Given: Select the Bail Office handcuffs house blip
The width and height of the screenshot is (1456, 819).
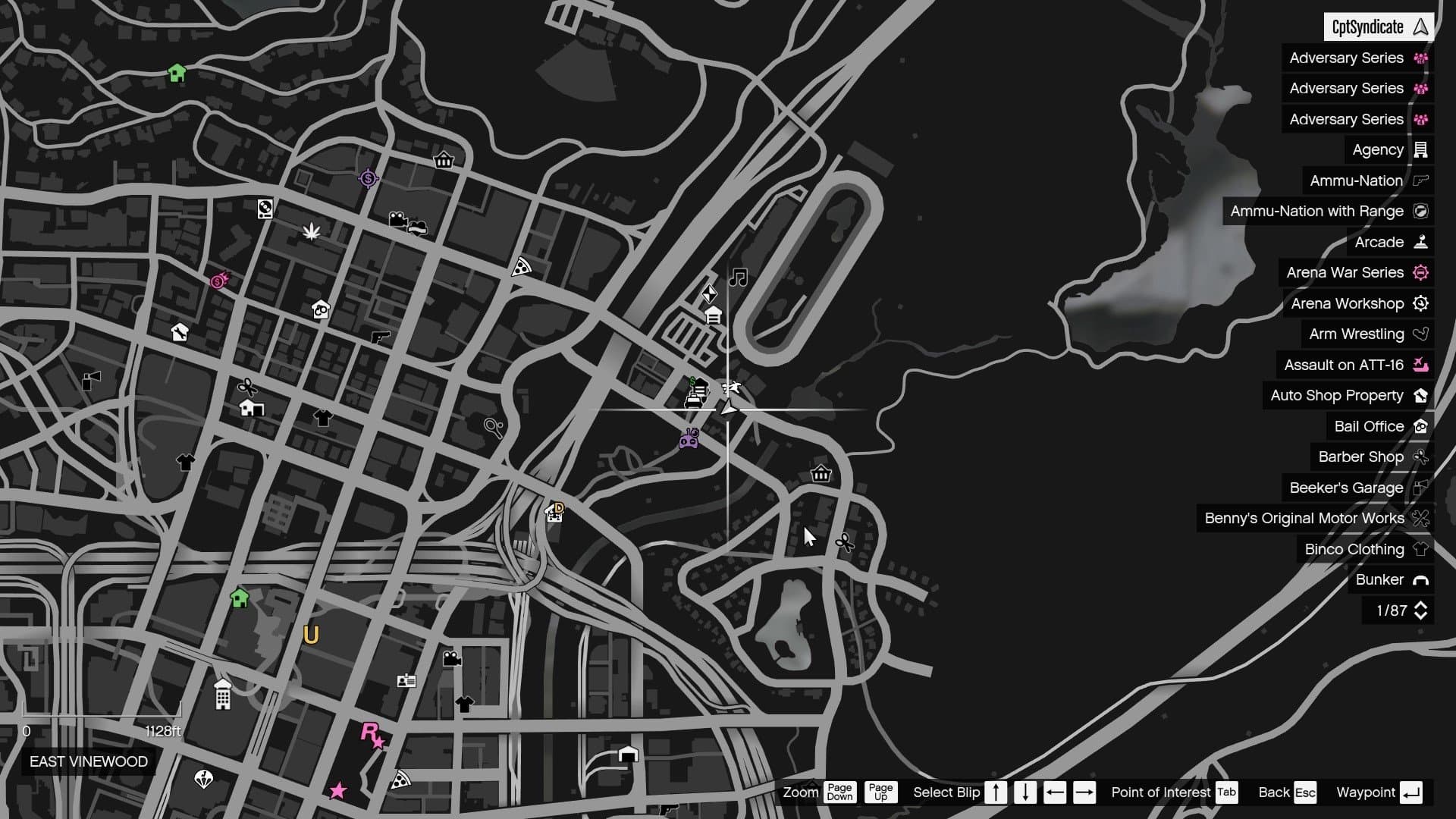Looking at the screenshot, I should pyautogui.click(x=321, y=311).
